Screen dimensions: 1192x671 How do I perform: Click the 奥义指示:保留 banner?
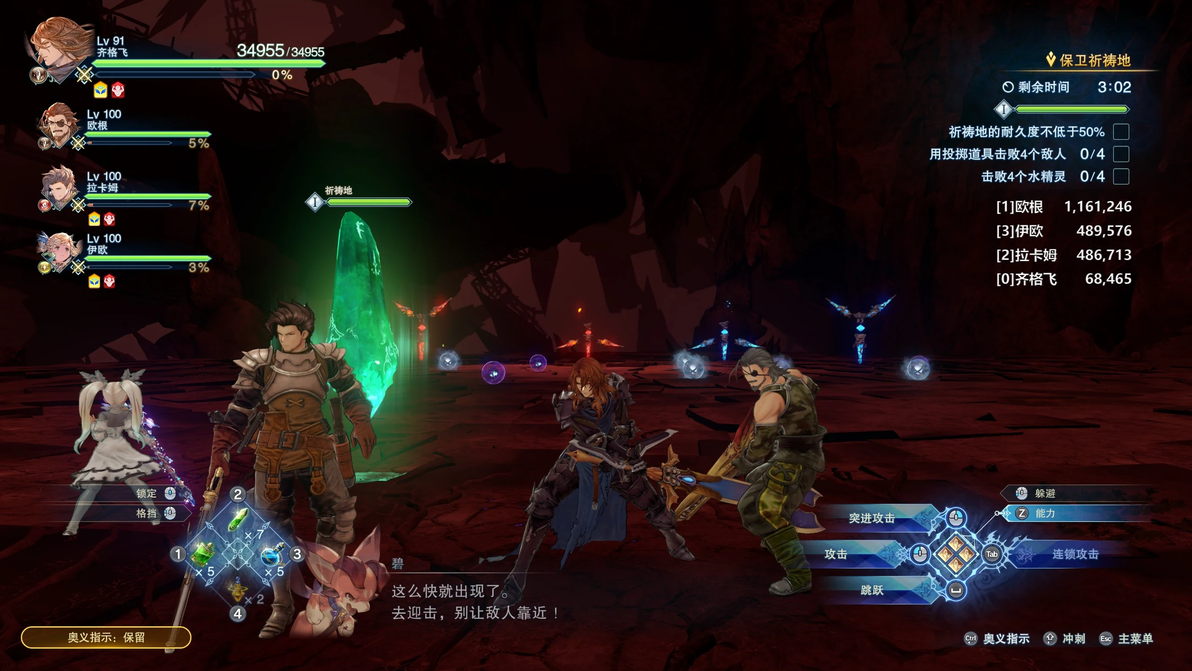pyautogui.click(x=106, y=637)
